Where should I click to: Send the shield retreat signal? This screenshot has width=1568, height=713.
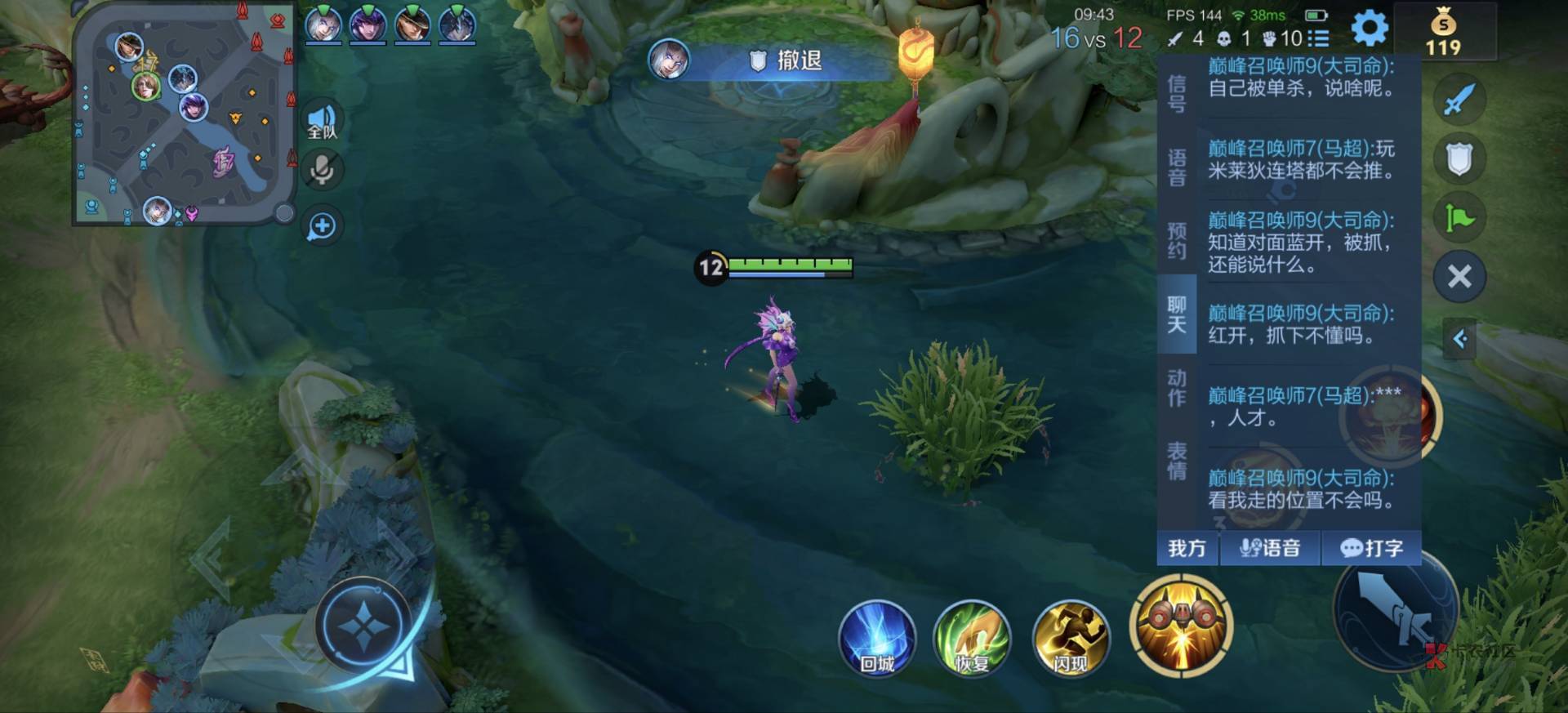pos(1459,159)
